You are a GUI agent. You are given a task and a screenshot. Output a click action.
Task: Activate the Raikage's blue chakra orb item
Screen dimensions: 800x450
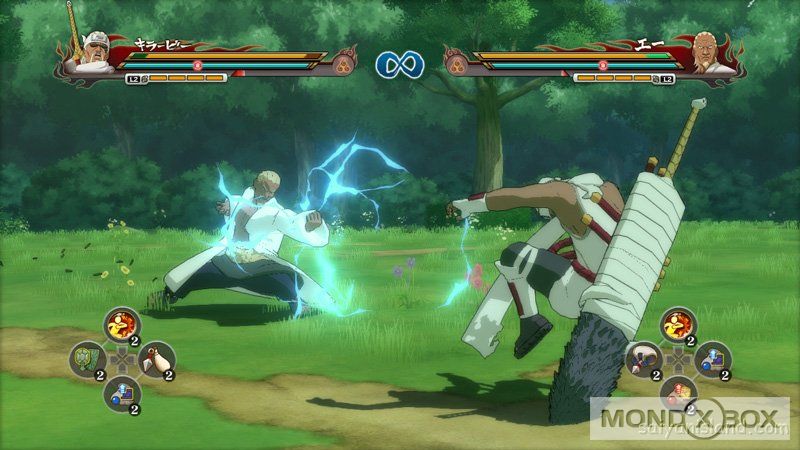coord(713,358)
